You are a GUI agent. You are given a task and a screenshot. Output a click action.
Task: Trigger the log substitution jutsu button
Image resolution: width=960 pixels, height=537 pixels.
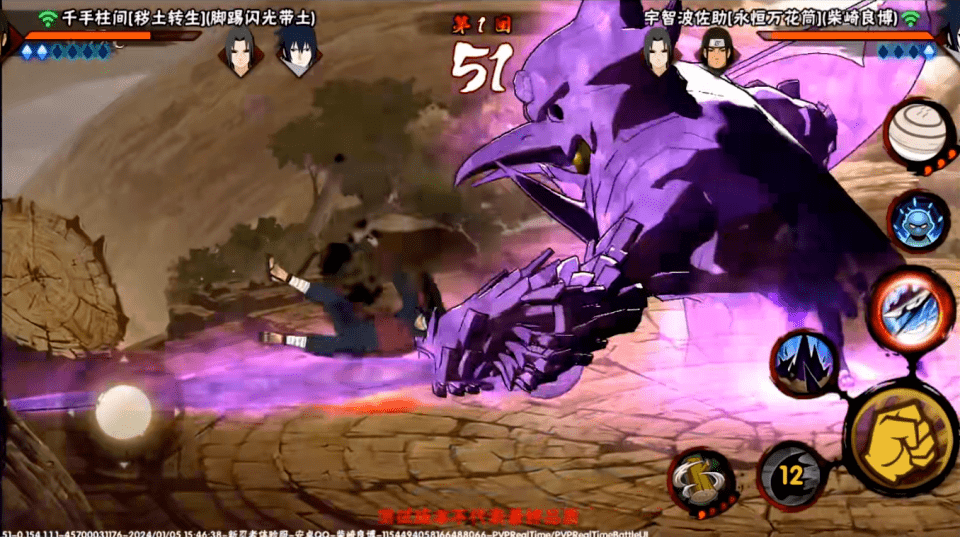(x=701, y=485)
